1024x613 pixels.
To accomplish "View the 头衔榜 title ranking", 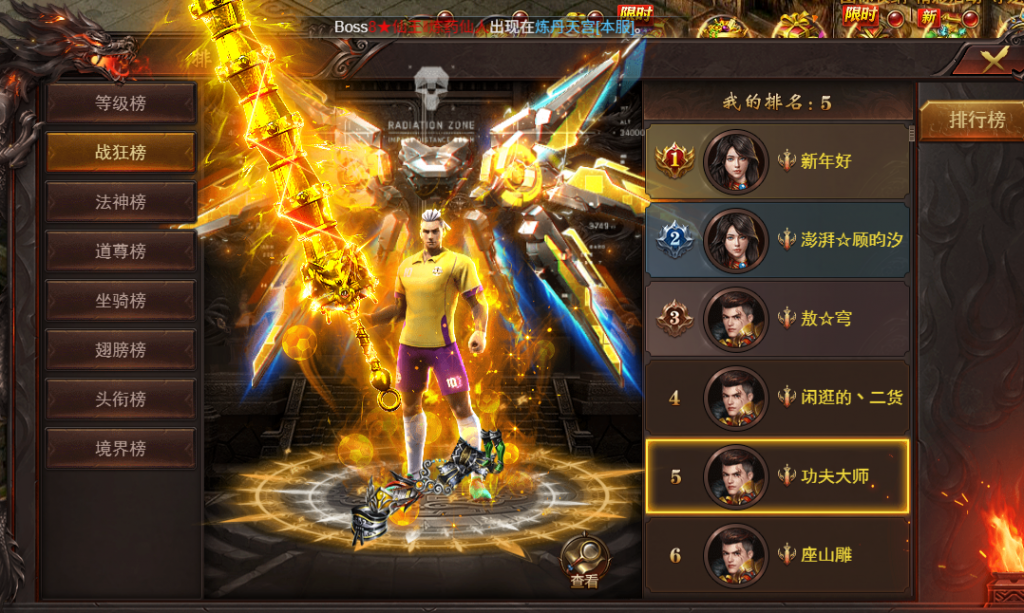I will 120,399.
